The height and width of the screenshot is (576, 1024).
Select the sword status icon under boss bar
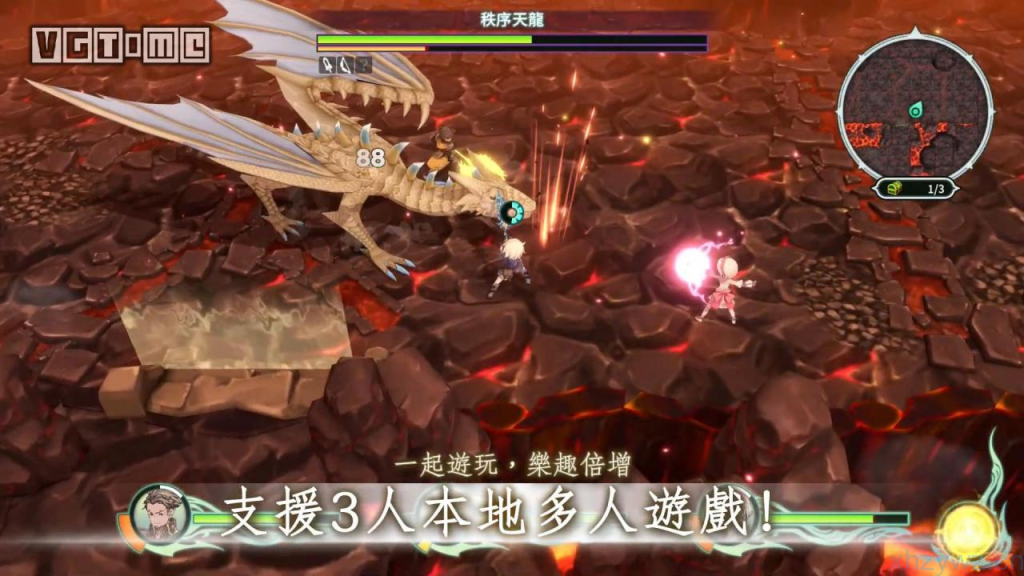tap(327, 65)
